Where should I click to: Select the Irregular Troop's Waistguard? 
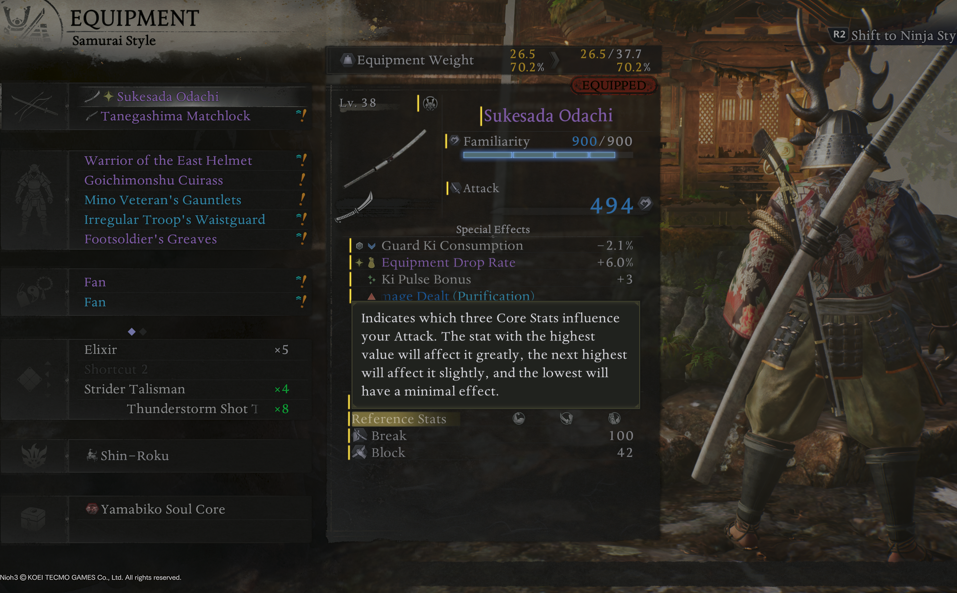pos(174,220)
